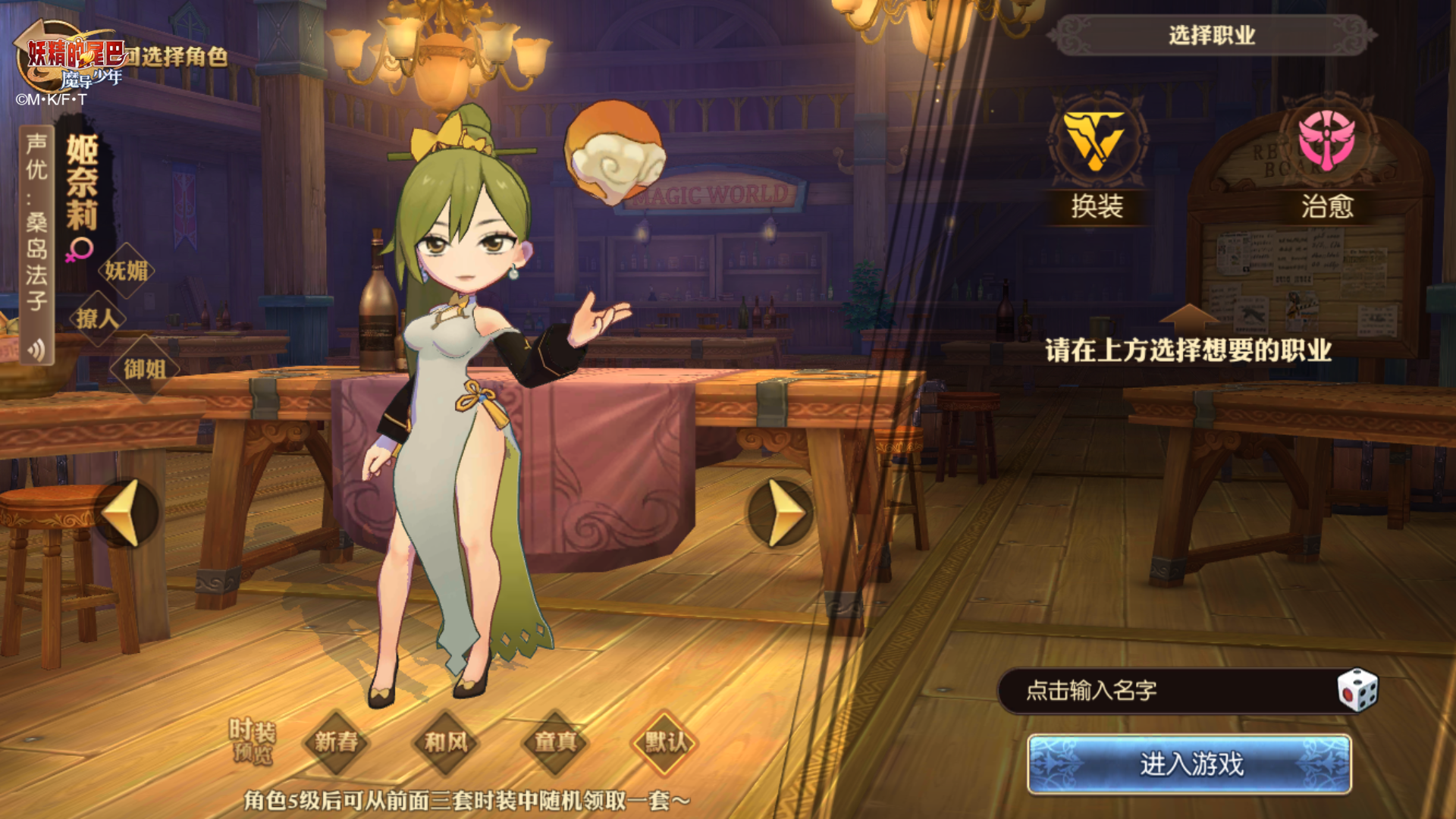Show the next character with right arrow
The width and height of the screenshot is (1456, 819).
pos(780,513)
